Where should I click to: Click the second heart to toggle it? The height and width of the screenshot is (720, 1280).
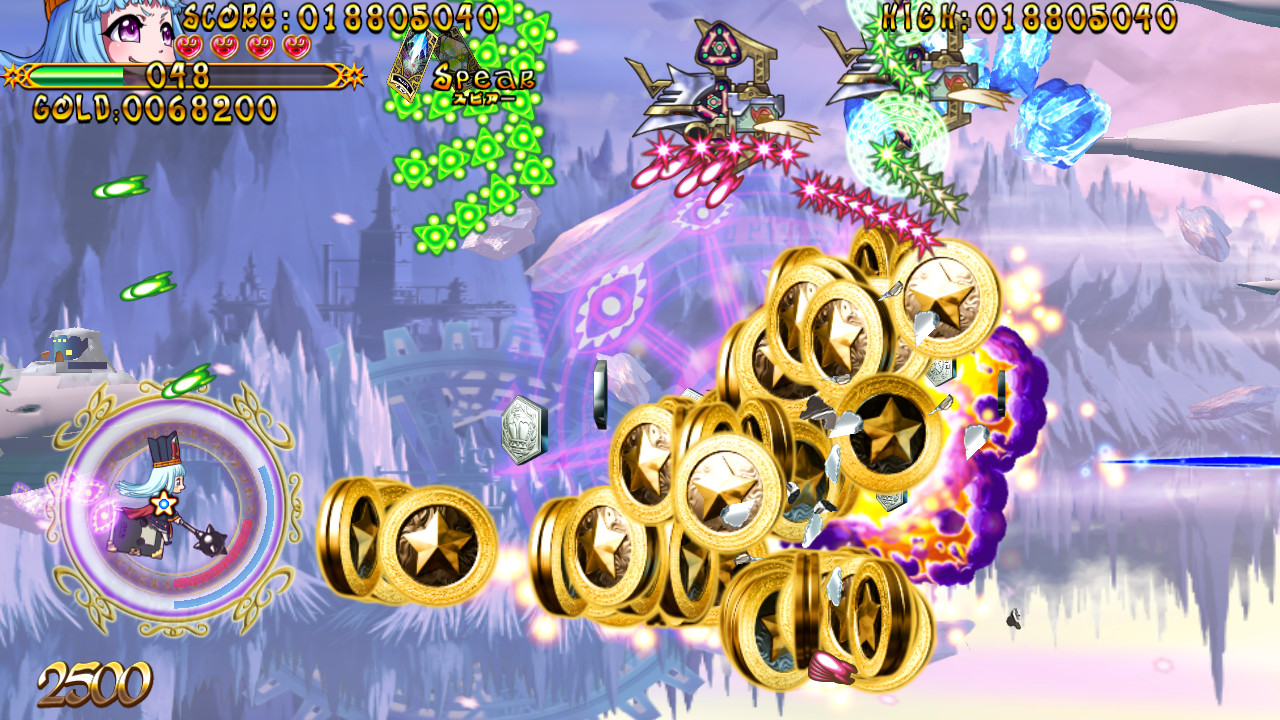[x=224, y=48]
